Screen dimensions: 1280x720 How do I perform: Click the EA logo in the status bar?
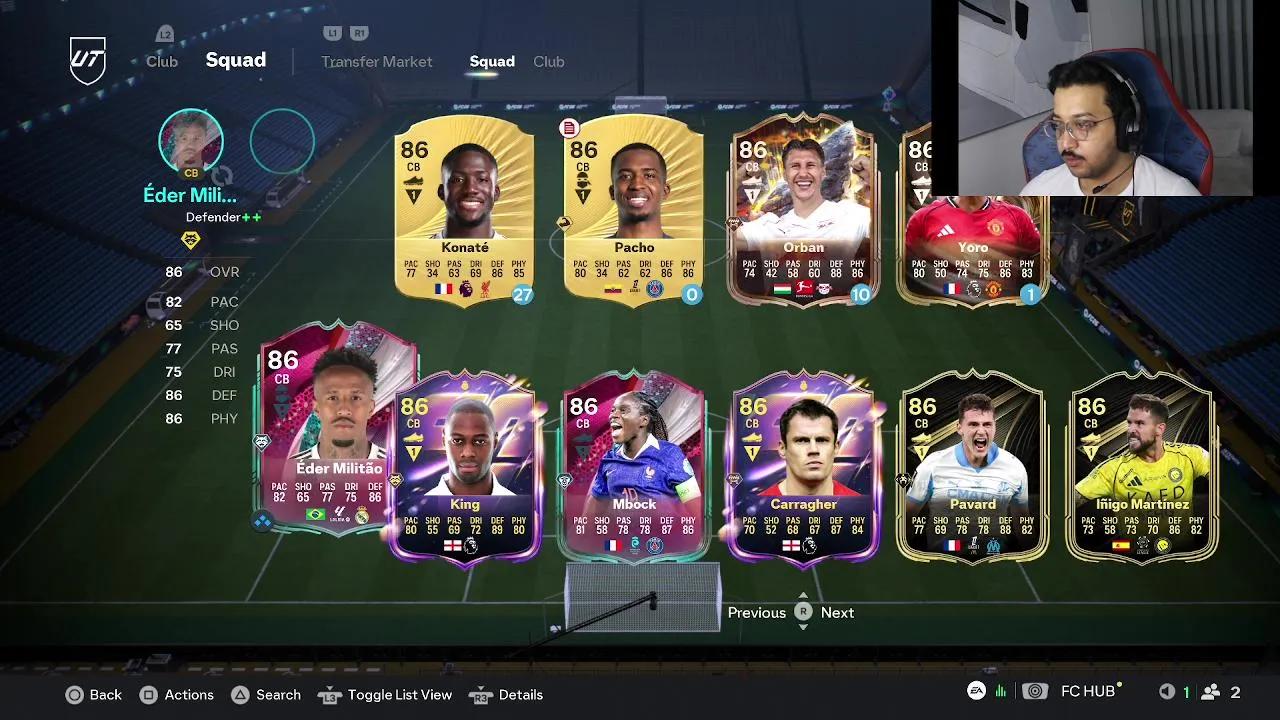tap(976, 691)
